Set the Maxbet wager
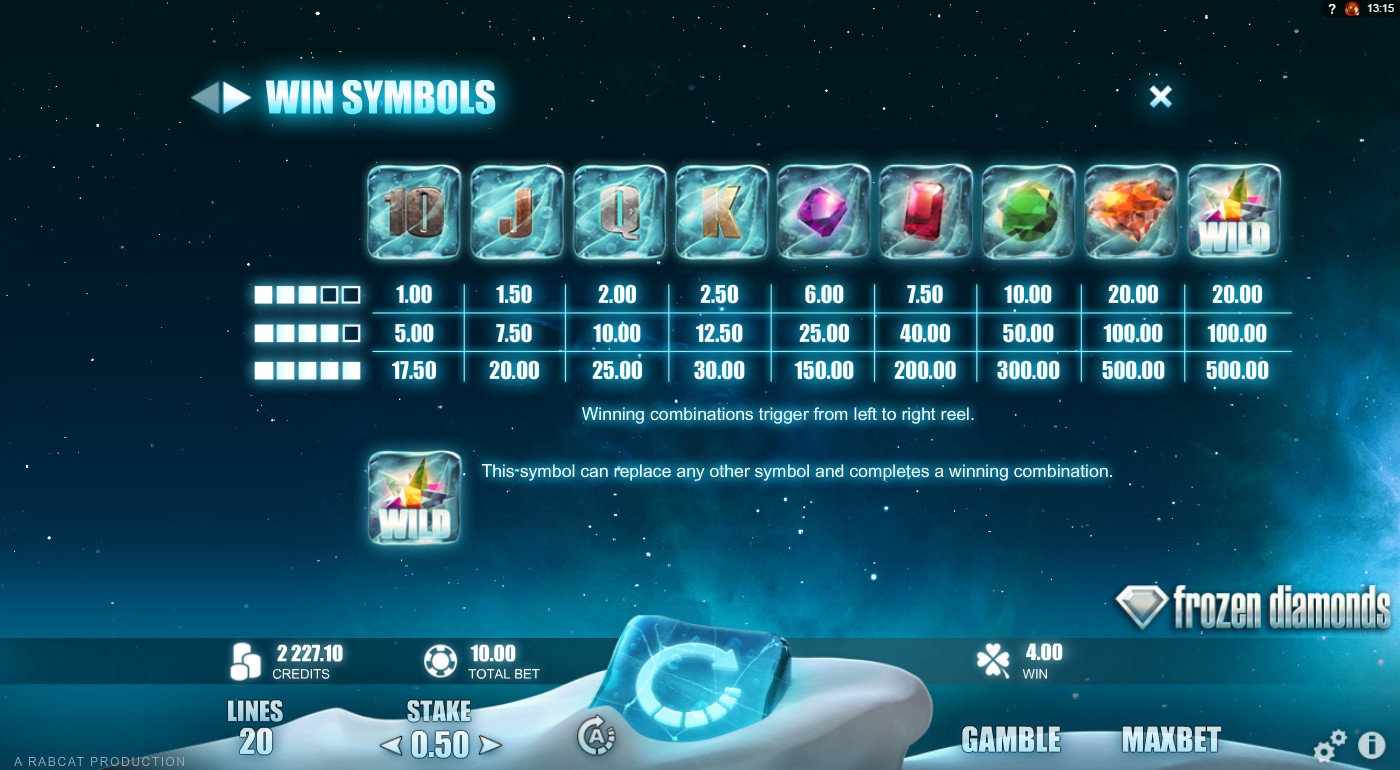Viewport: 1400px width, 770px height. (1171, 739)
